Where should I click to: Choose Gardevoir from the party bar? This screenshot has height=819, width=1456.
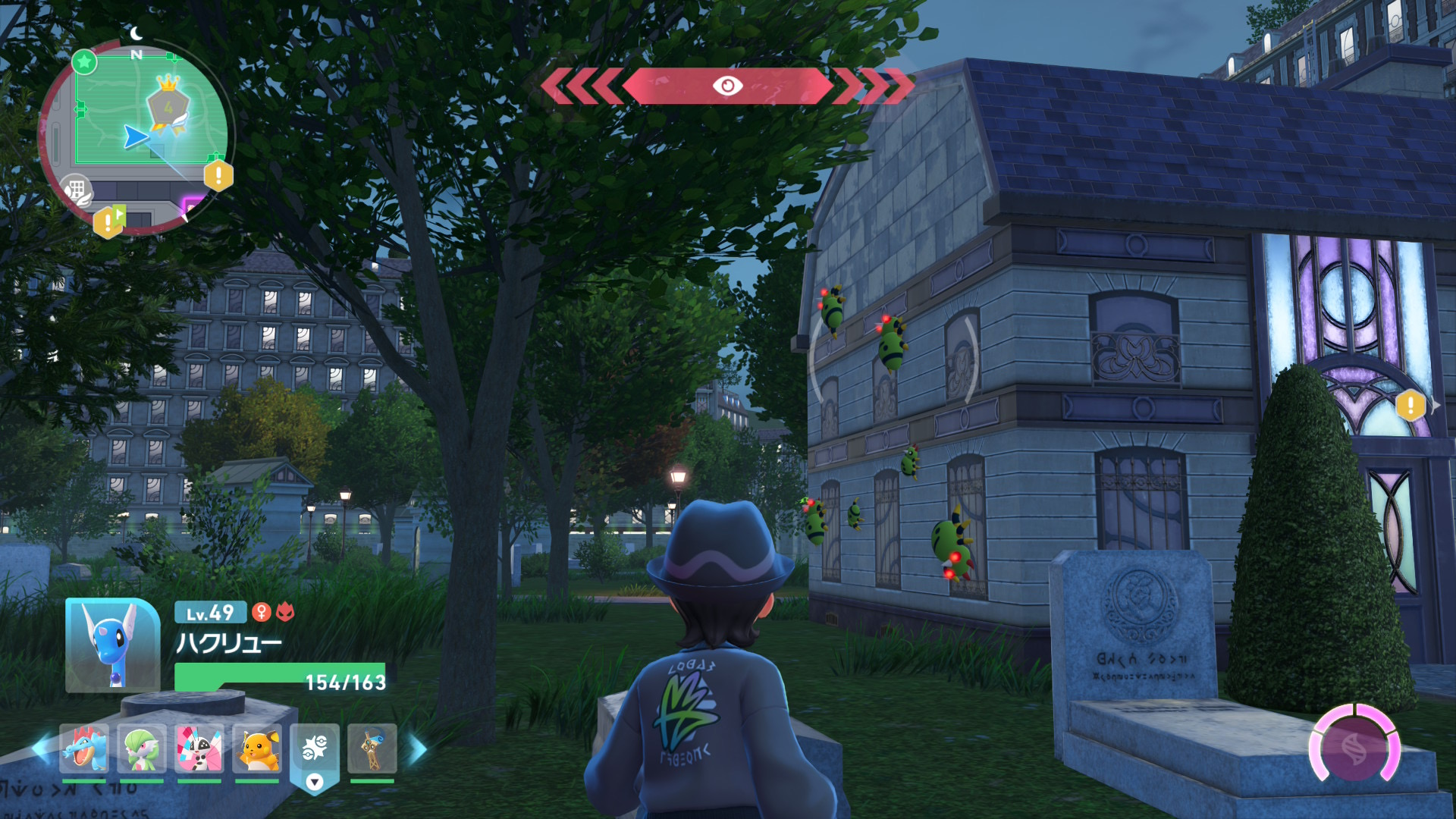(x=142, y=748)
